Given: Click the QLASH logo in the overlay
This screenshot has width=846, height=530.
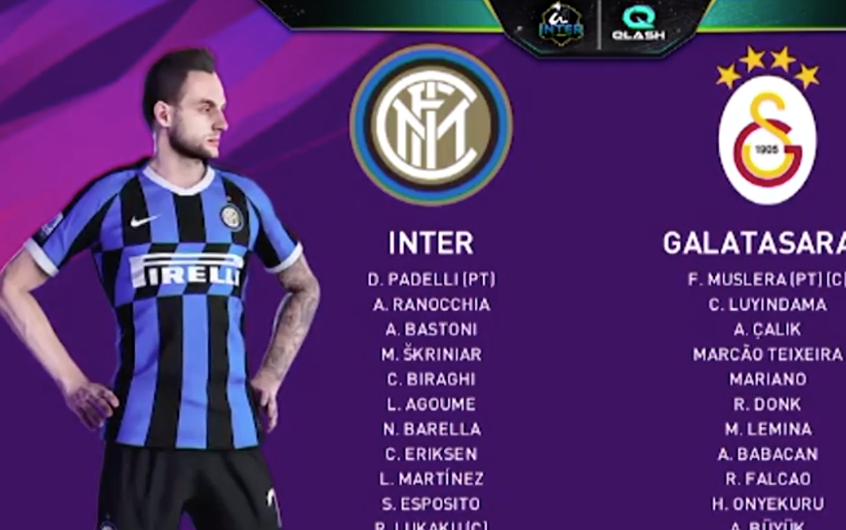Looking at the screenshot, I should (638, 23).
